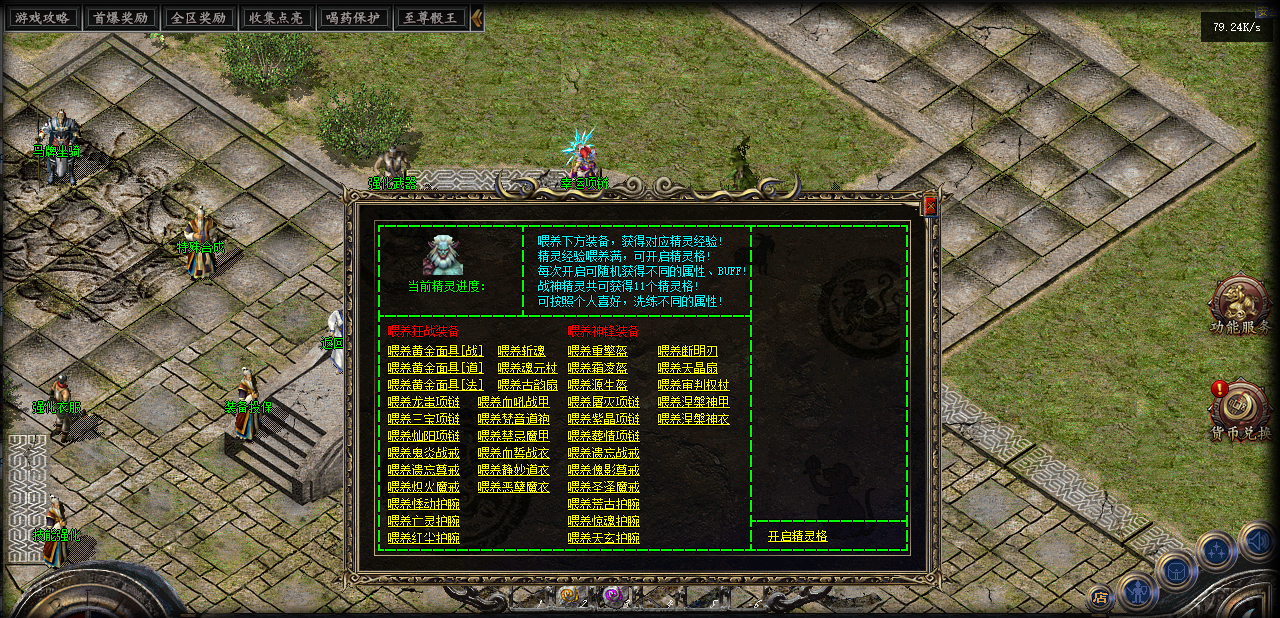Select 喂养断明刃 feeding link
This screenshot has width=1280, height=618.
[x=687, y=351]
